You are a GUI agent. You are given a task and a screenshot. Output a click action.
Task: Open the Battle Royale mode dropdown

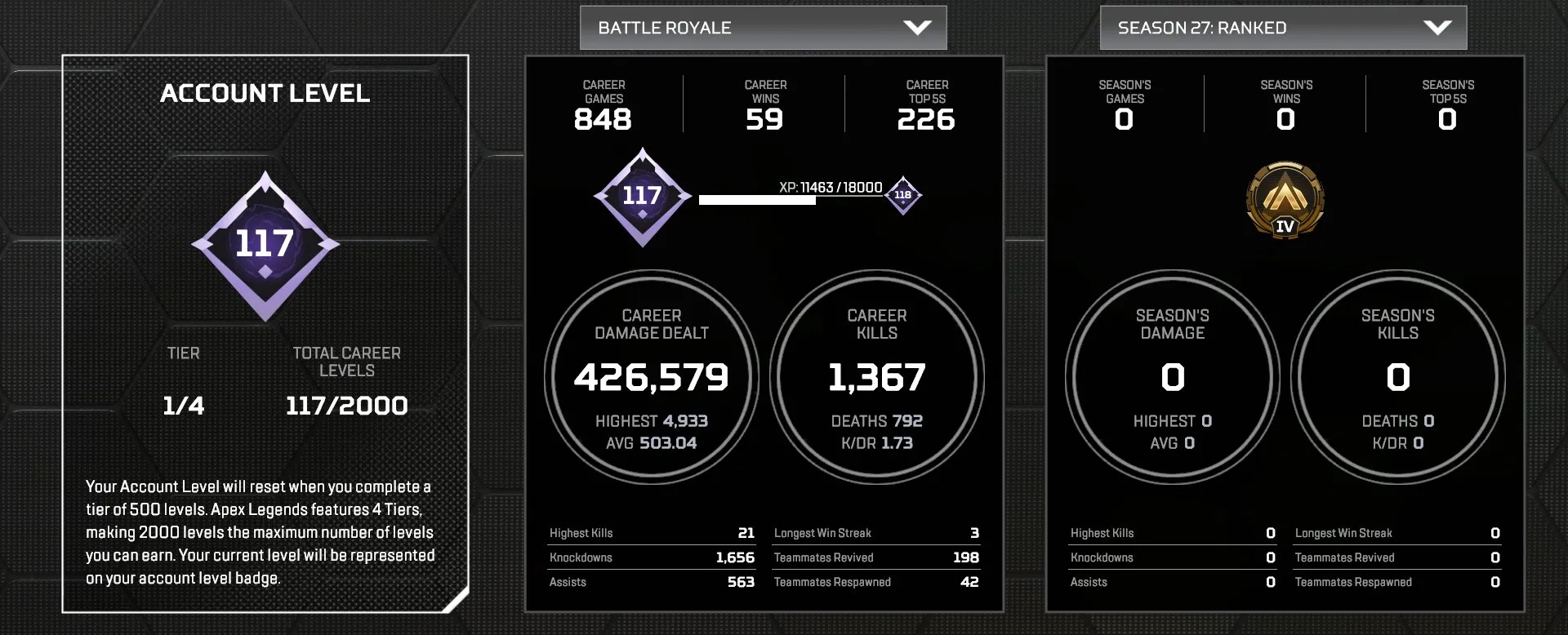coord(764,27)
